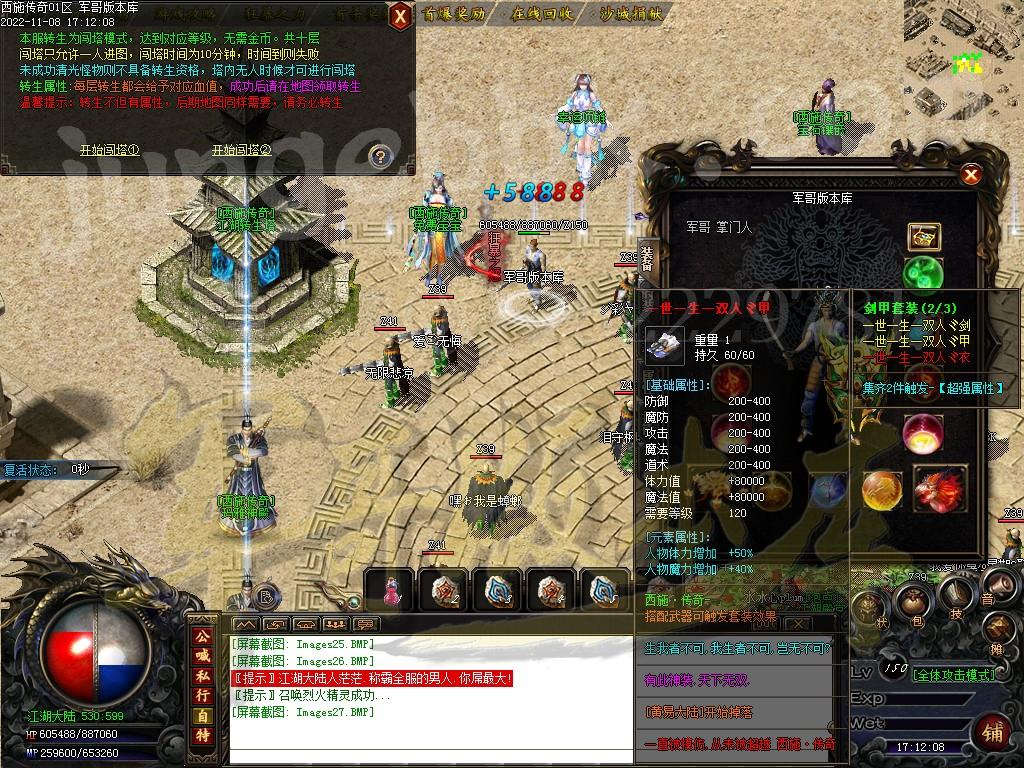Switch chat channel to 公 (public)
1024x768 pixels.
203,636
